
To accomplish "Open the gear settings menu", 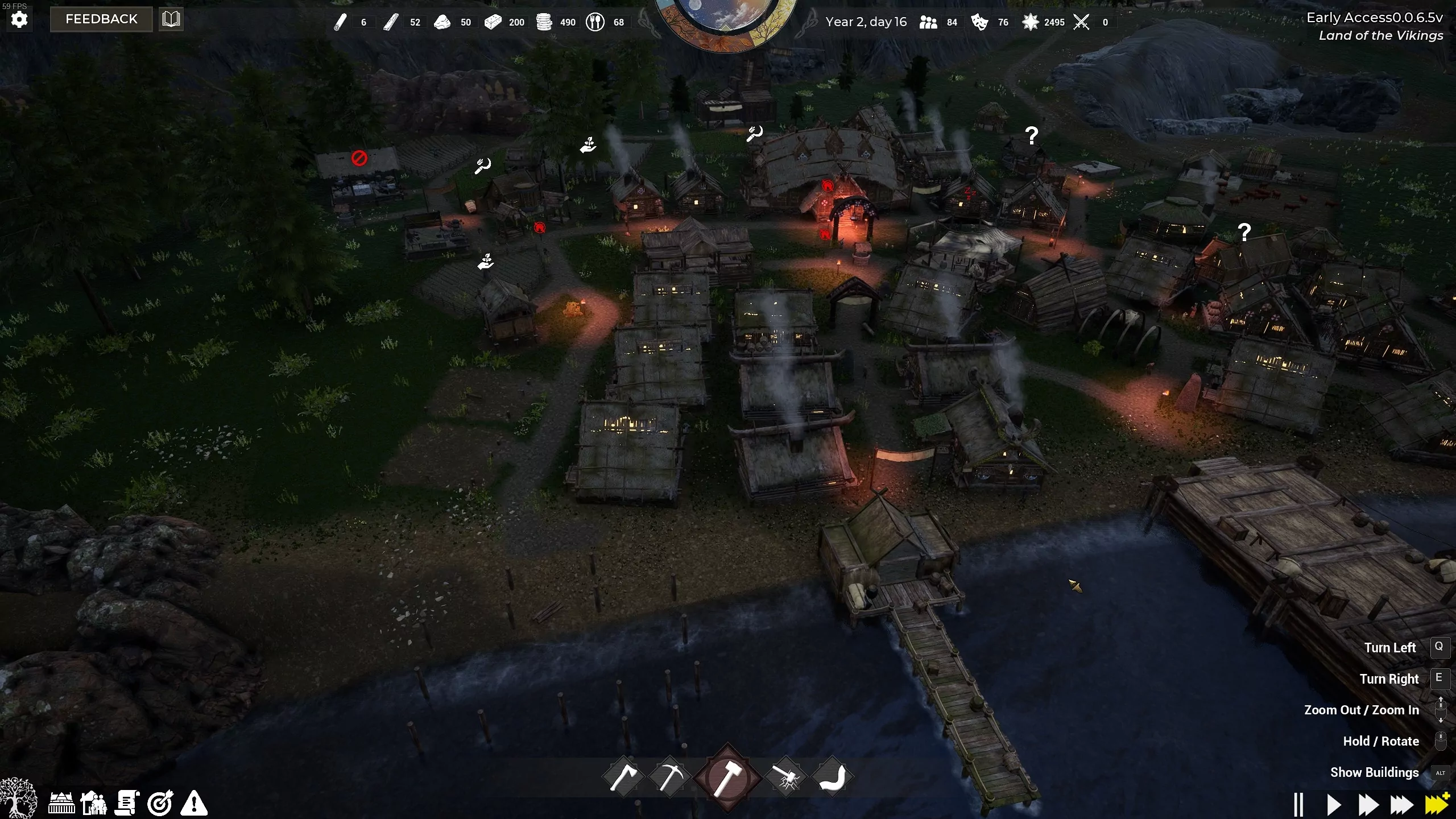I will tap(19, 20).
